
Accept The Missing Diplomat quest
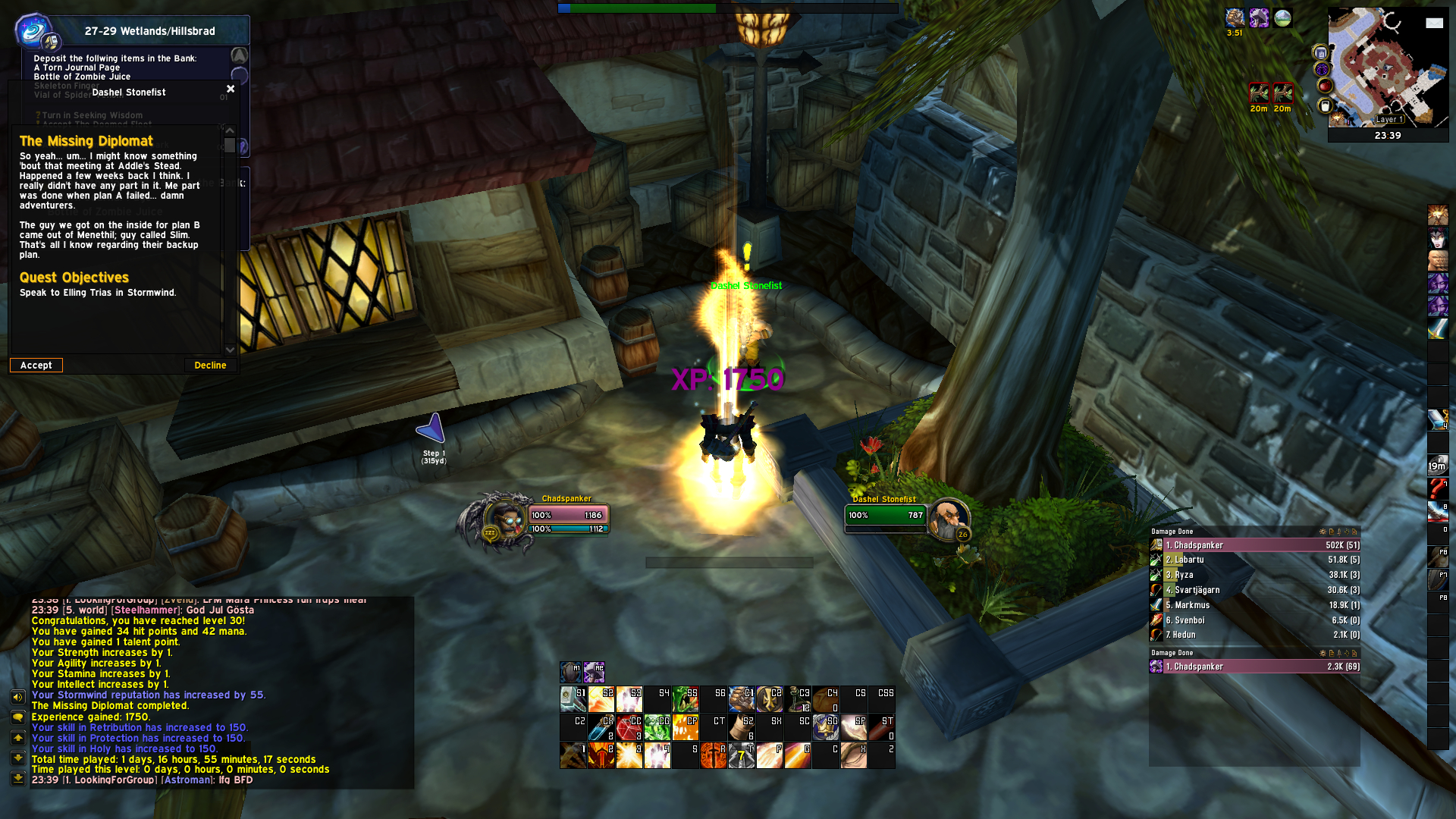36,366
